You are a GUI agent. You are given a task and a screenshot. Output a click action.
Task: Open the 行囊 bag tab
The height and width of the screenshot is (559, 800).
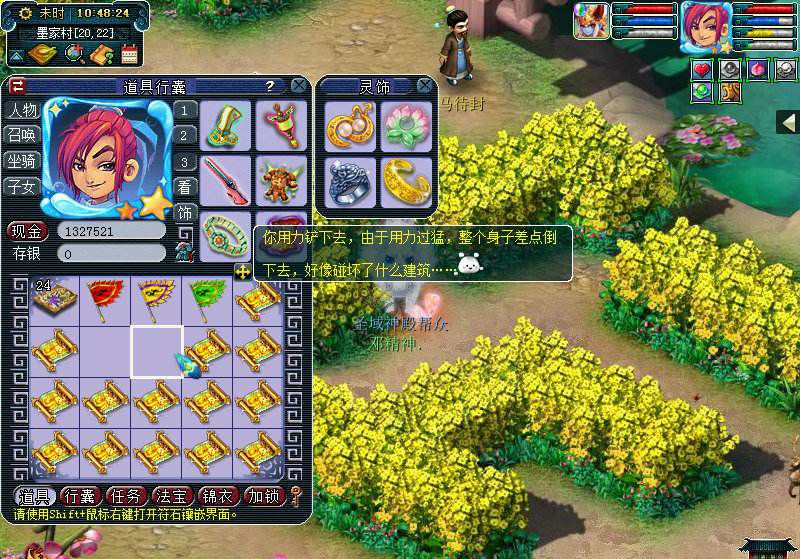click(80, 495)
